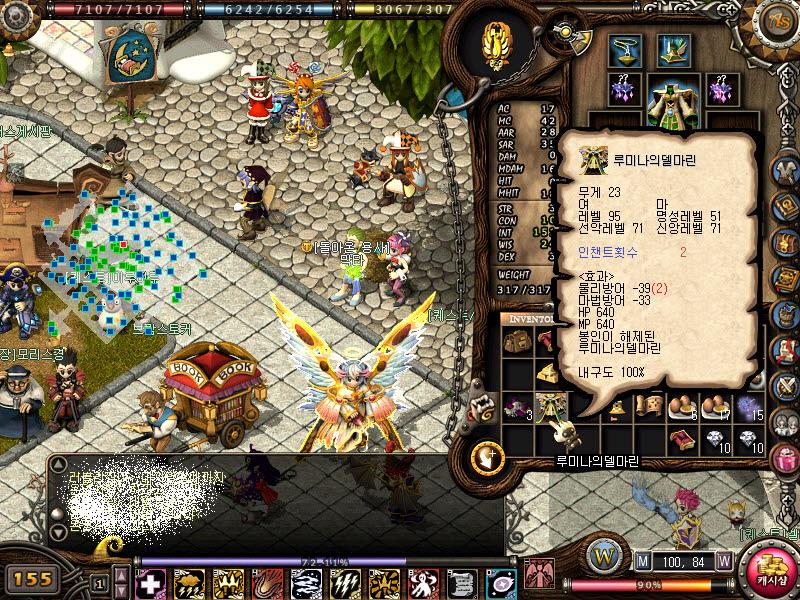
Task: Select the necklace equipment slot
Action: pos(627,48)
